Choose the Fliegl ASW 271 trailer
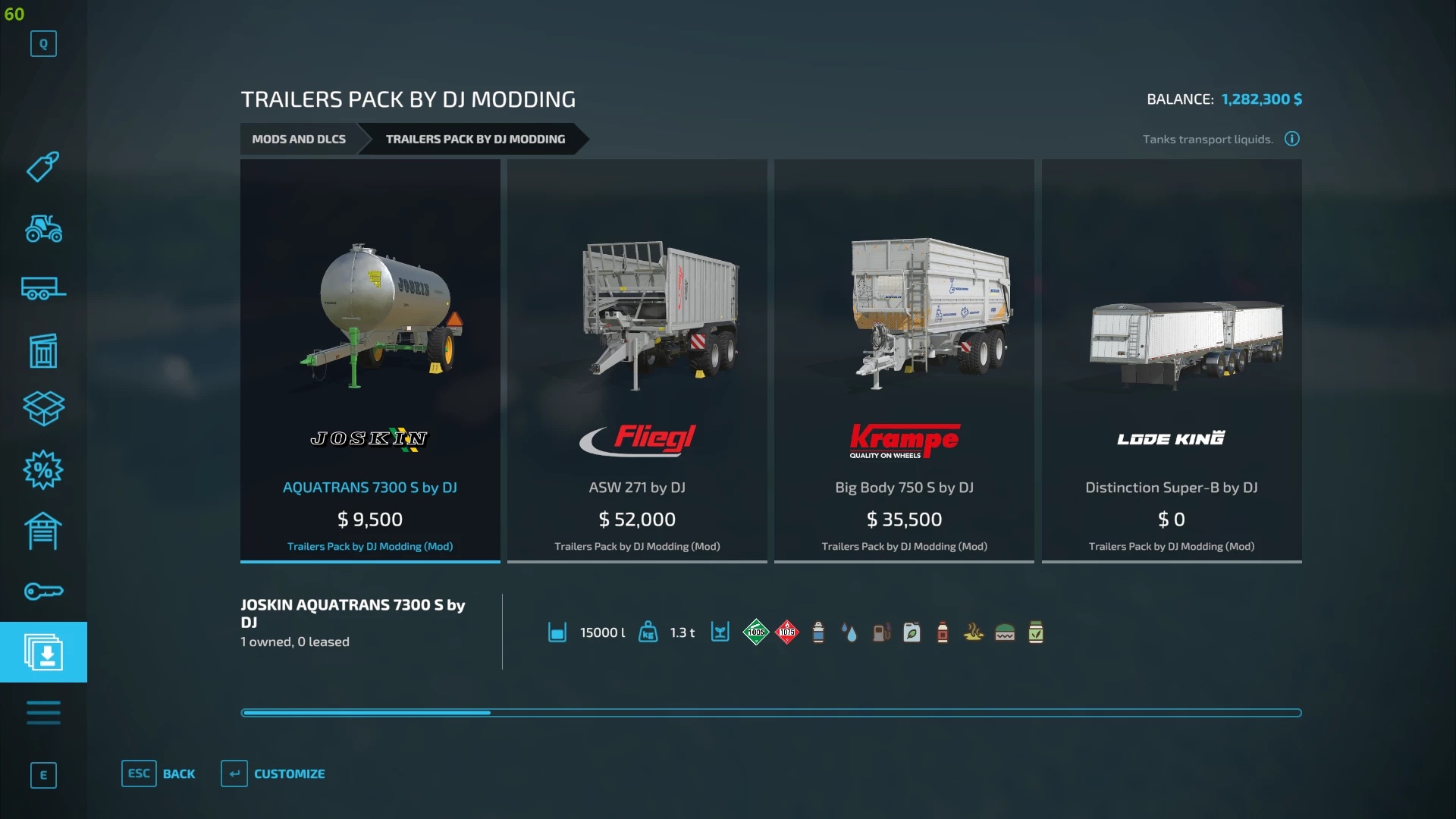 pyautogui.click(x=637, y=360)
